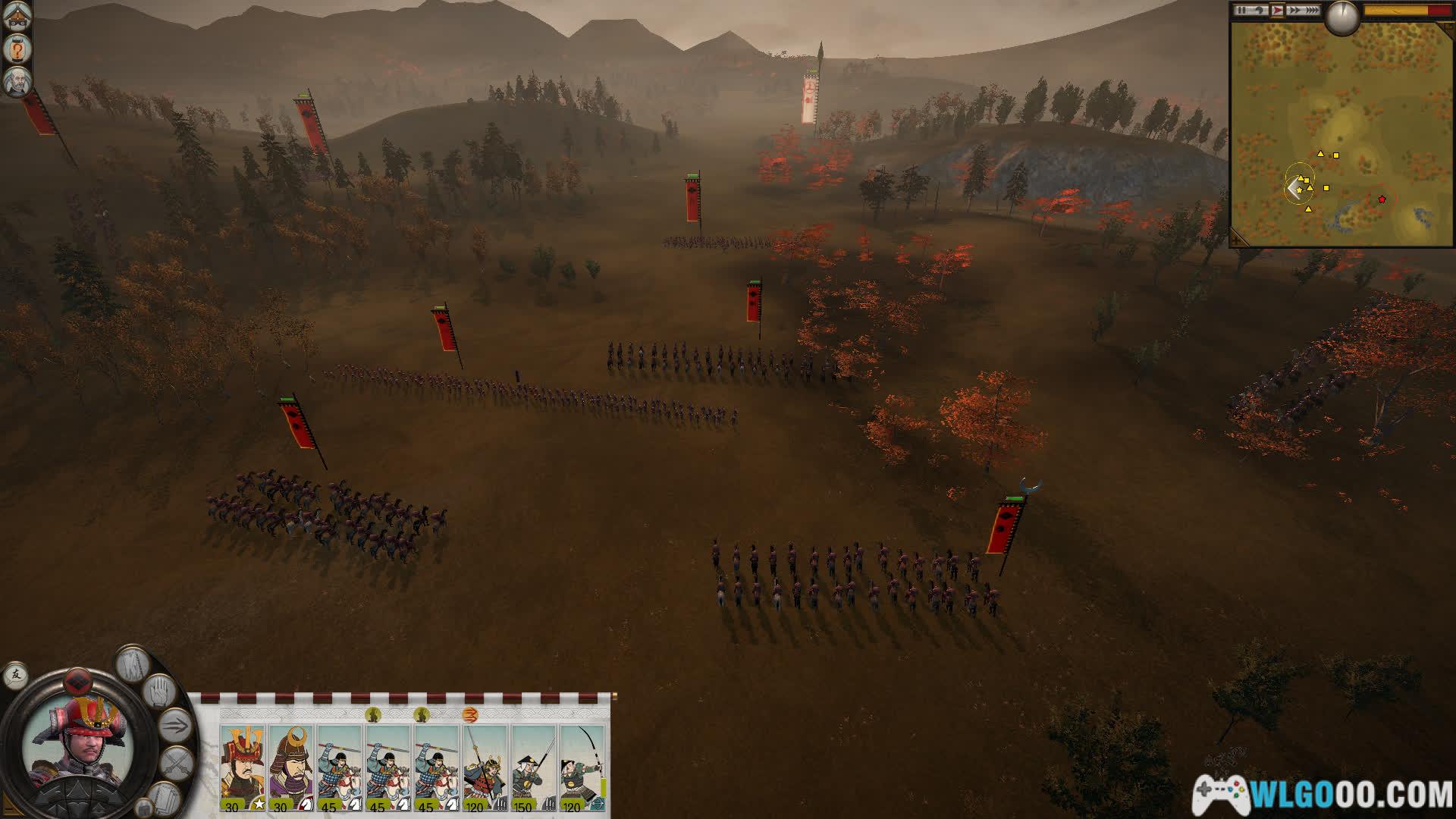Select the 150-man matchlock ashigaru card
1456x819 pixels.
coord(534,767)
